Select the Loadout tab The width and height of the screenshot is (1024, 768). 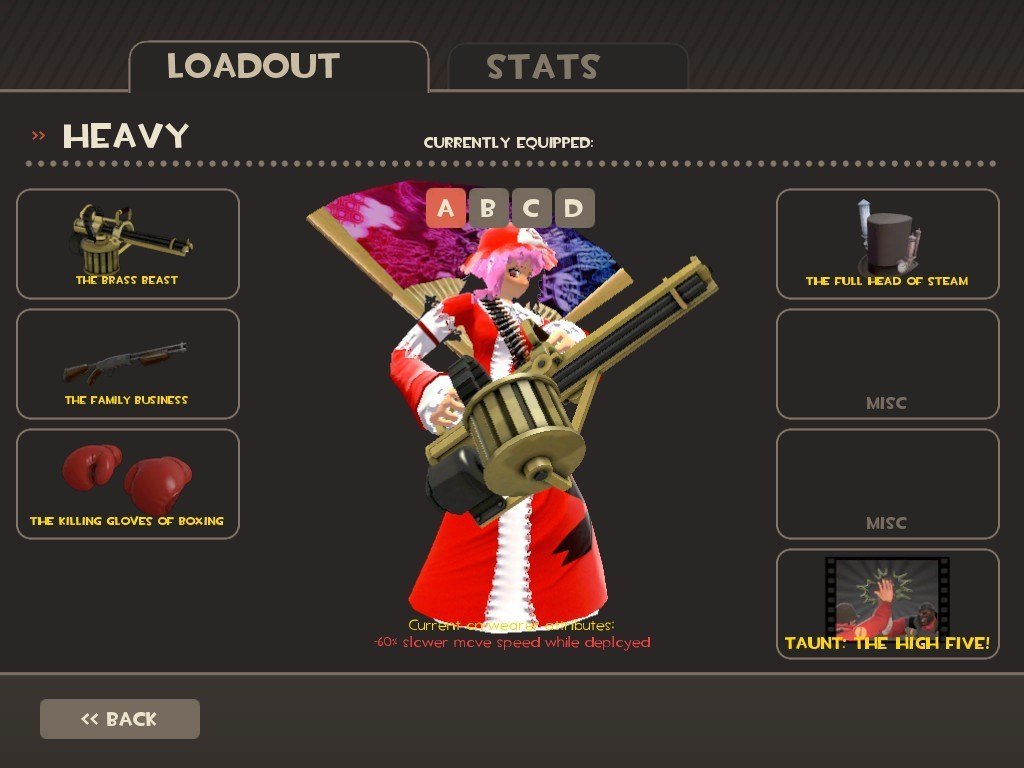coord(278,67)
